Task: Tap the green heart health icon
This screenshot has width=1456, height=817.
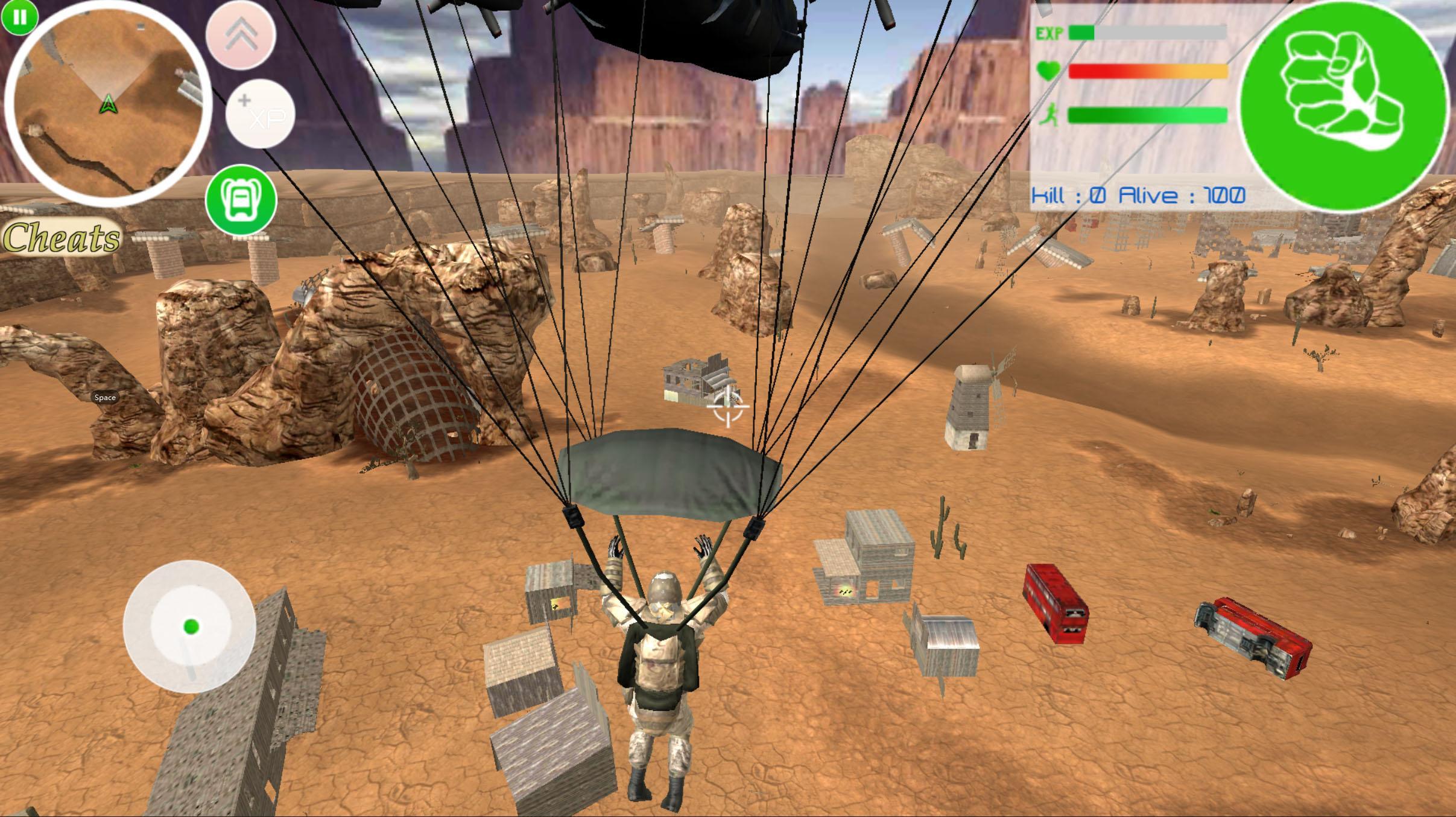Action: (x=1049, y=71)
